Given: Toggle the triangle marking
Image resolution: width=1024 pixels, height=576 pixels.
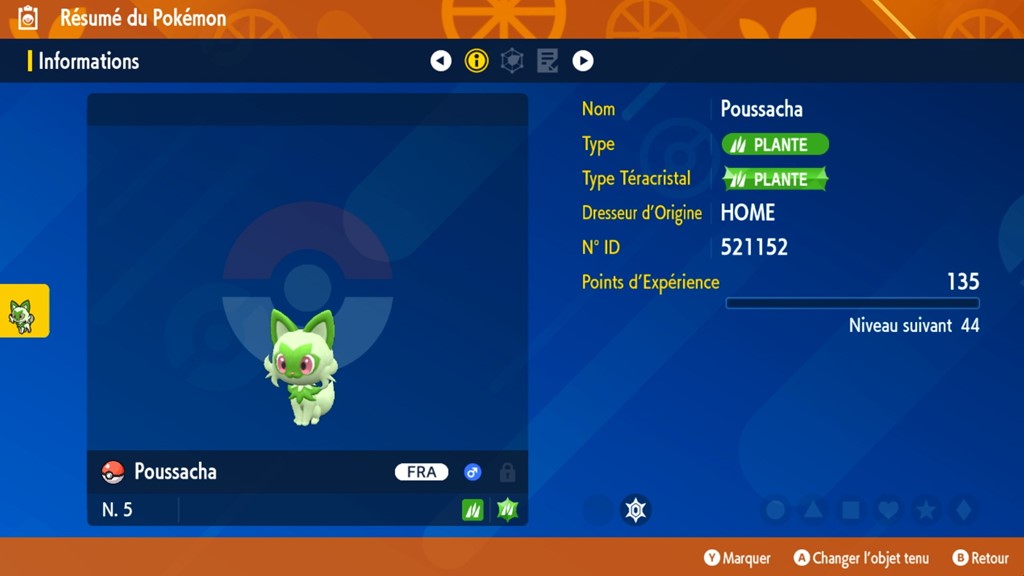Looking at the screenshot, I should 813,510.
